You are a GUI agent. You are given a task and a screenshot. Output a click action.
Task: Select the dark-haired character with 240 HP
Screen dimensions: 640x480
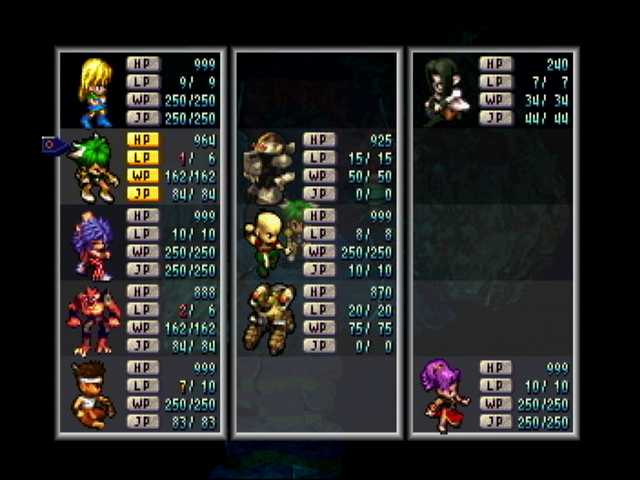click(440, 91)
